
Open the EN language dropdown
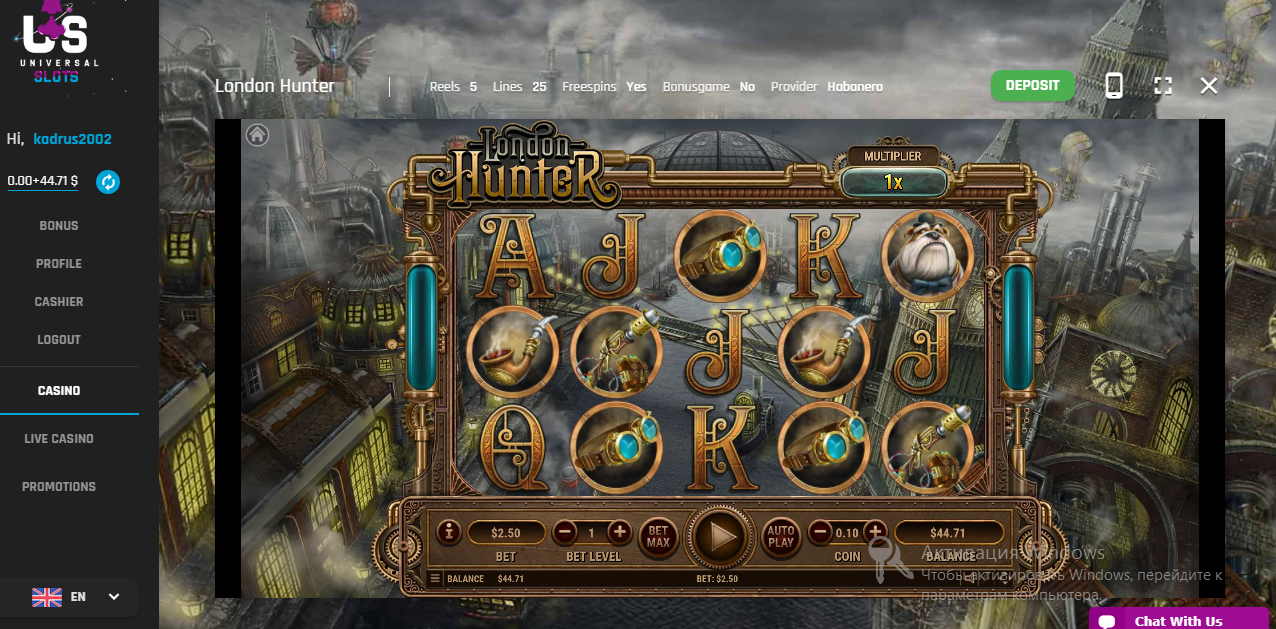[x=76, y=597]
